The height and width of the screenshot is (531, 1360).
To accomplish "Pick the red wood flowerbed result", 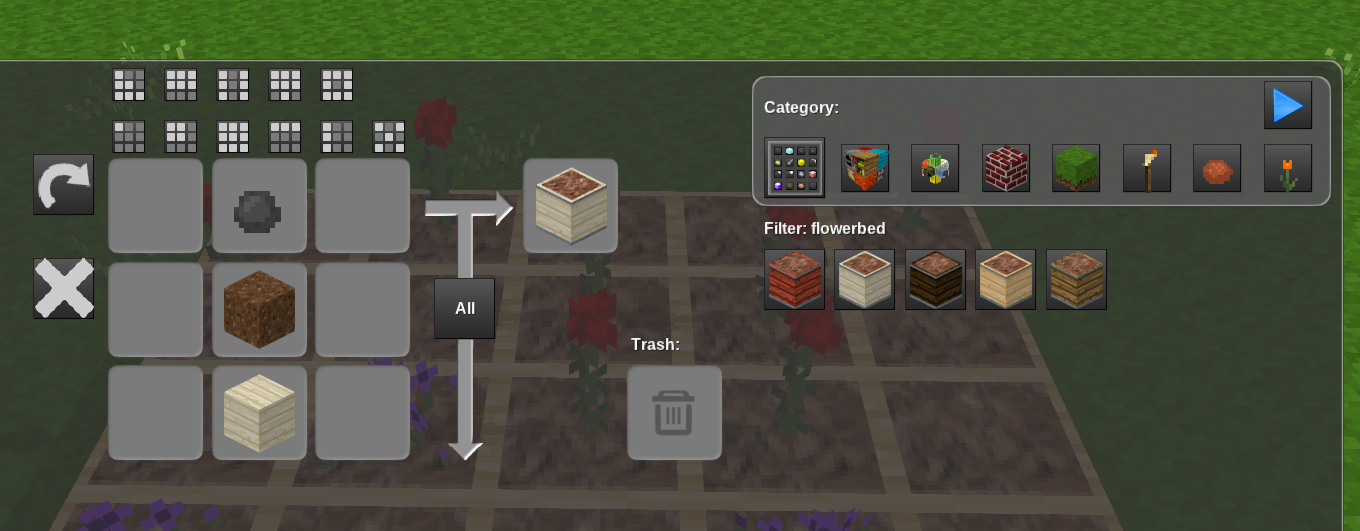I will coord(794,279).
